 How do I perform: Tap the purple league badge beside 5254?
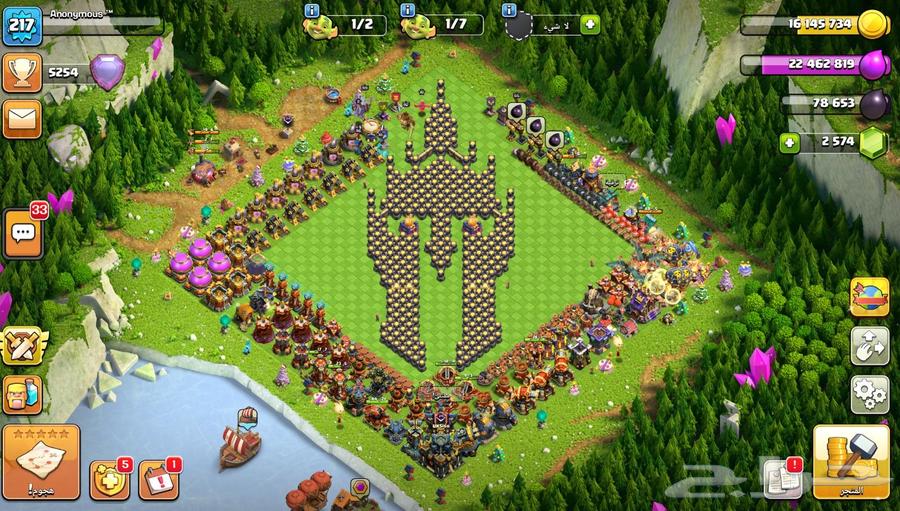[107, 71]
